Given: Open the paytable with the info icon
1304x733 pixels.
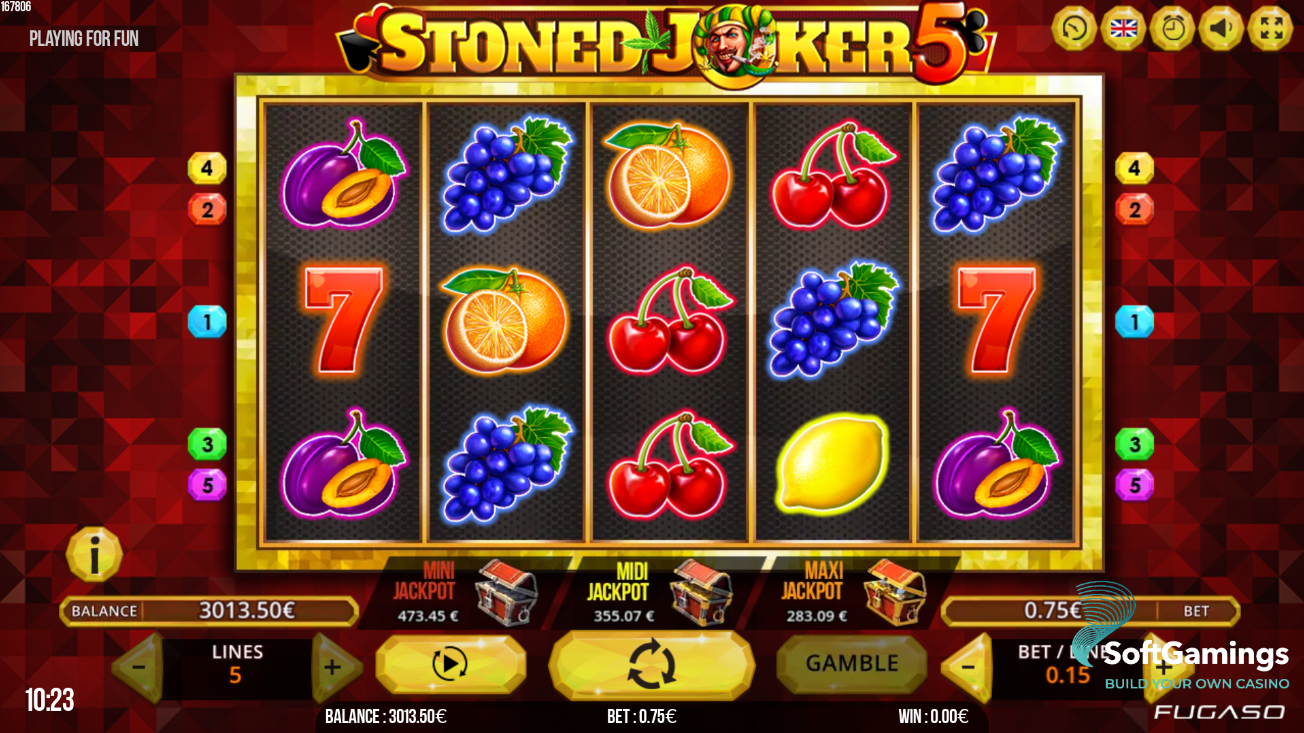Looking at the screenshot, I should (95, 553).
